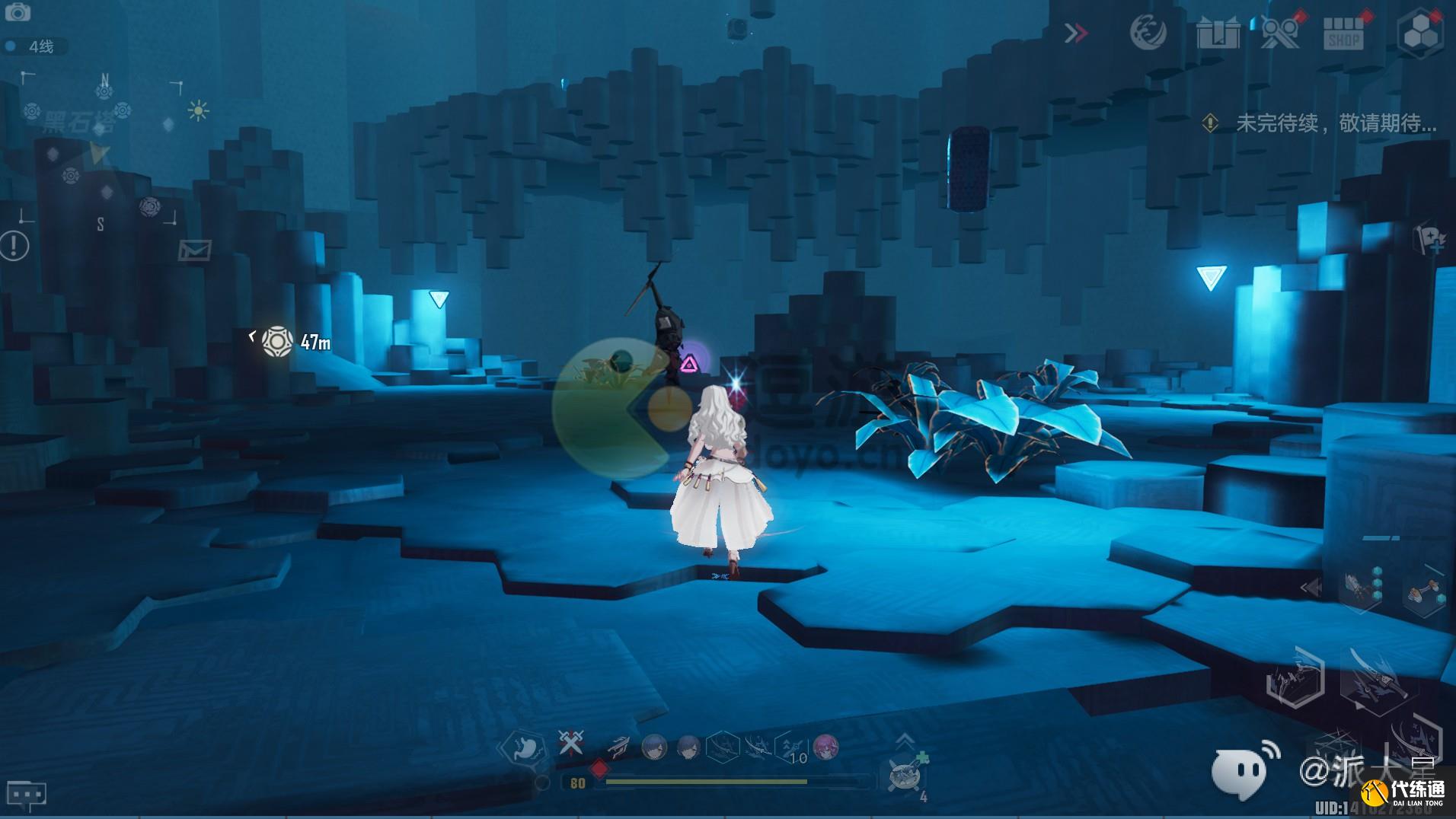Viewport: 1456px width, 819px height.
Task: Open the crossed-tools icon with goggles
Action: coord(1280,33)
